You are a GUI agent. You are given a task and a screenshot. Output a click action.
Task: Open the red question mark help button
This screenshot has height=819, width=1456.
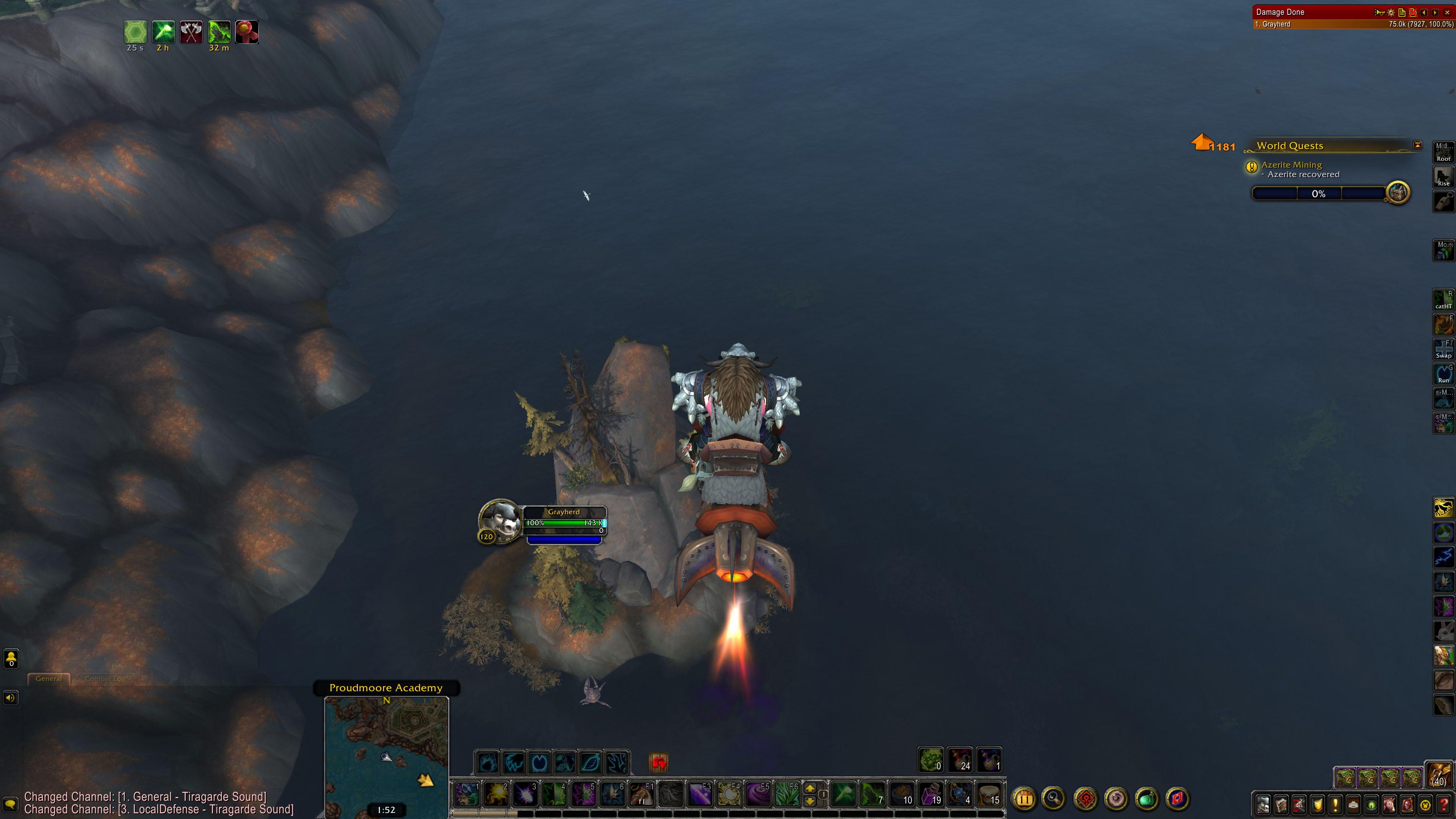(1443, 804)
